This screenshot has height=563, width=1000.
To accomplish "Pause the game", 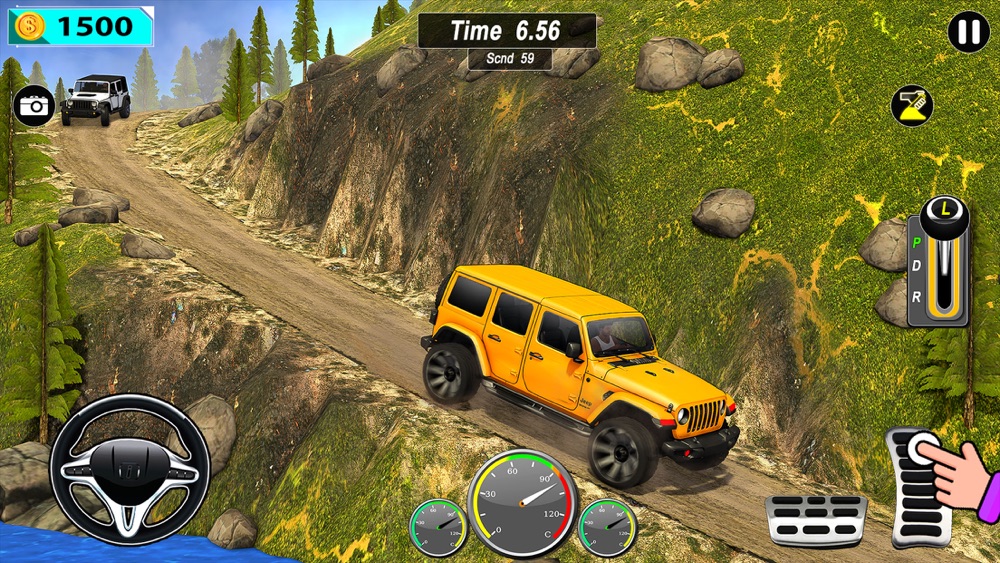I will 968,32.
